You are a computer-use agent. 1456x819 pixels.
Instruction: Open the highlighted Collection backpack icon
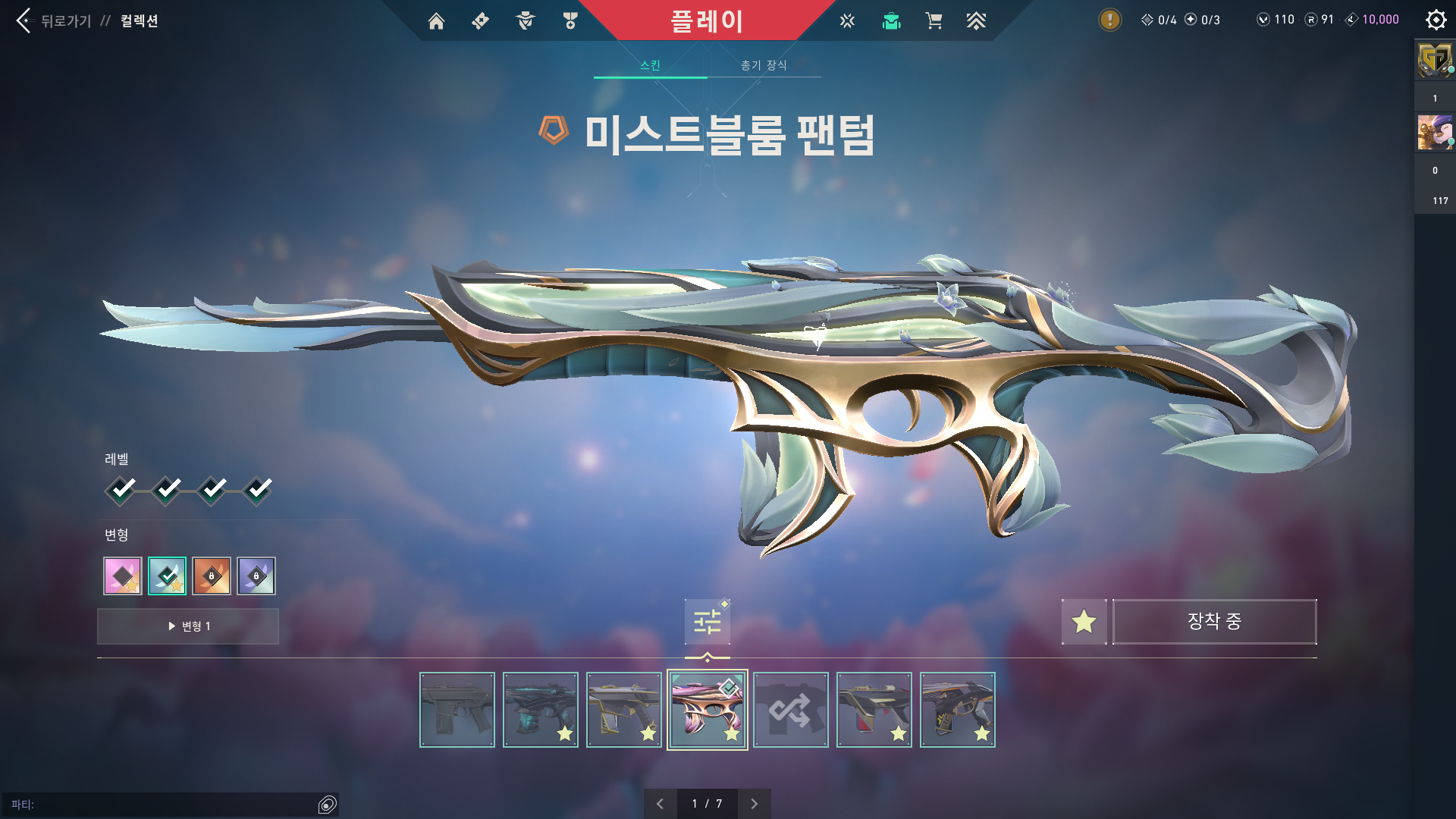click(891, 20)
